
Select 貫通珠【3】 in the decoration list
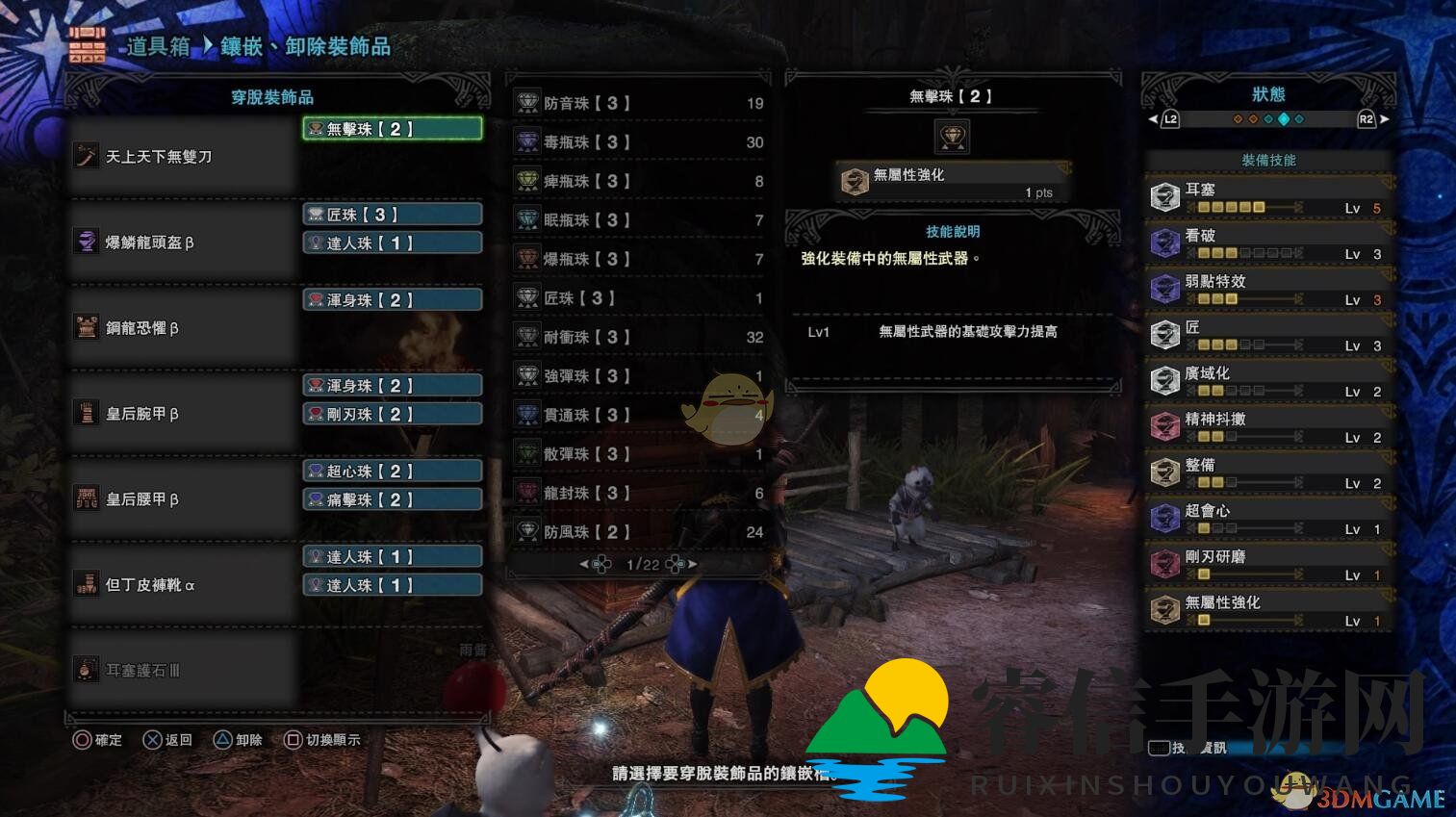638,416
